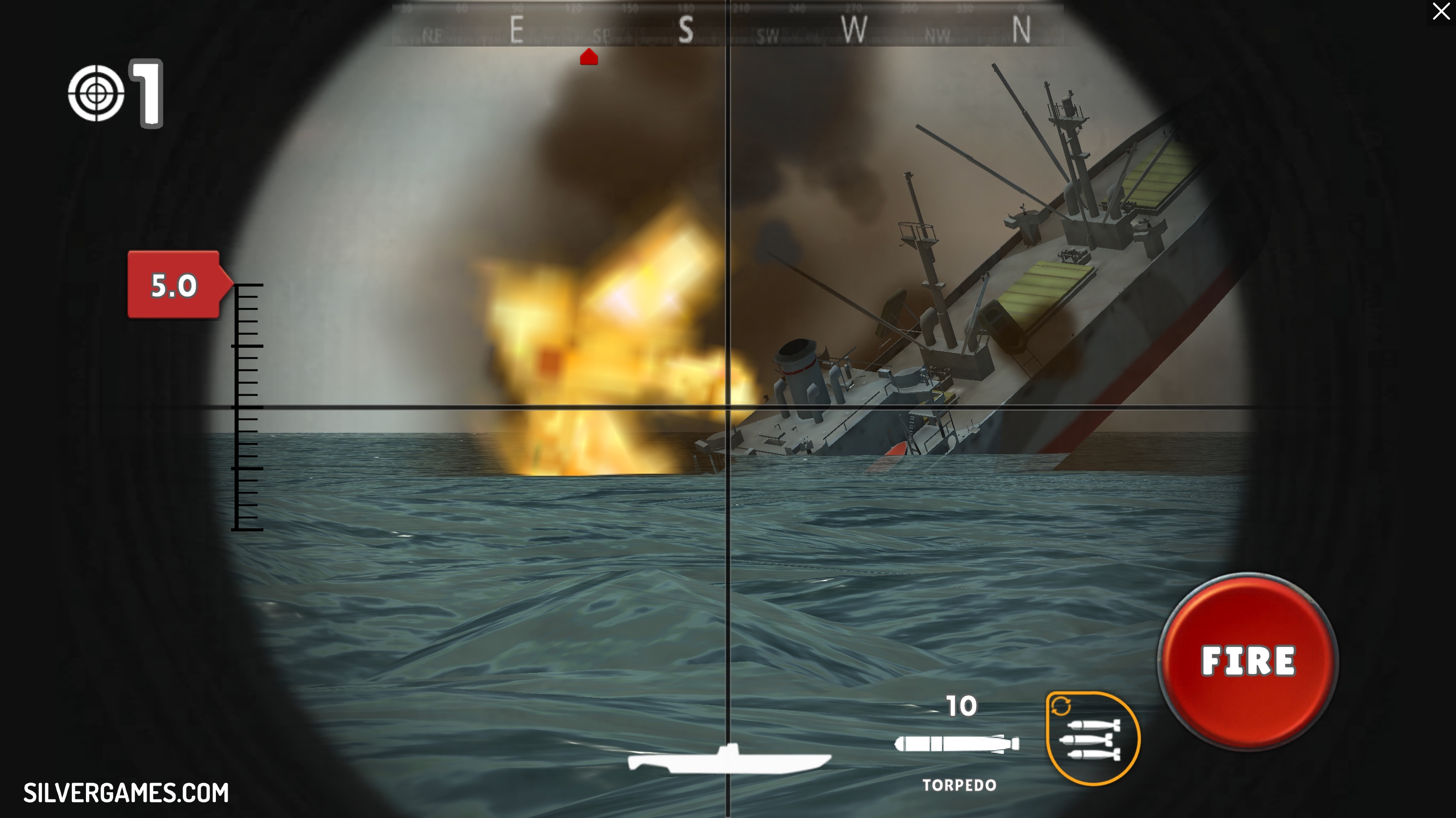Open the SILVERGAMES.COM link

coord(126,793)
